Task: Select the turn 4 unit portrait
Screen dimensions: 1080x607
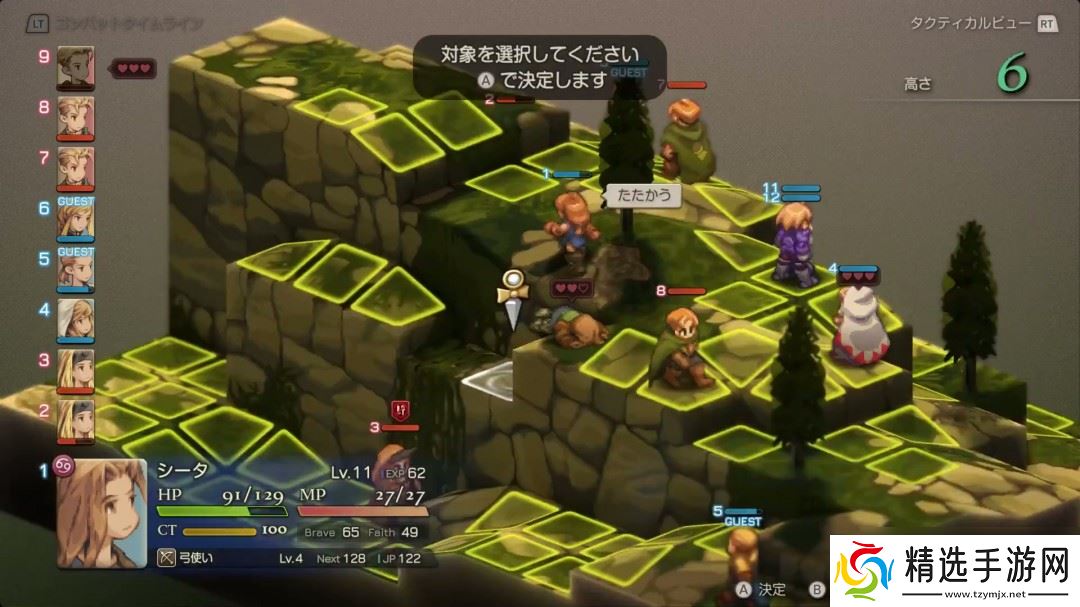Action: tap(76, 320)
